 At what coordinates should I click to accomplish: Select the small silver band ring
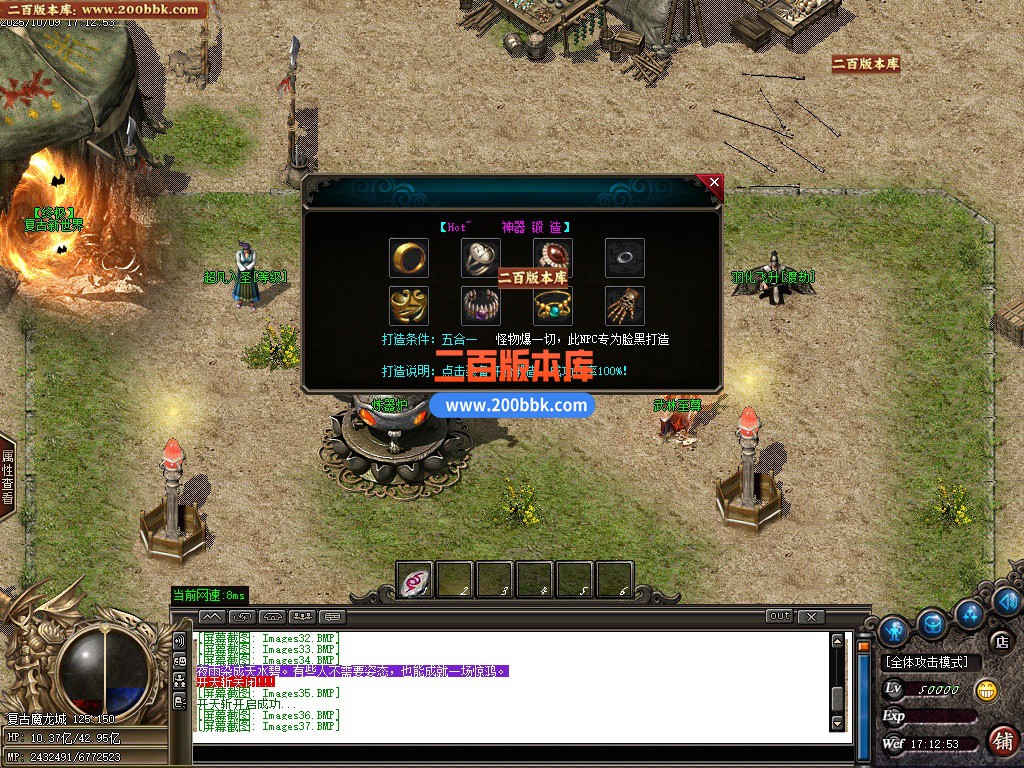(x=625, y=258)
